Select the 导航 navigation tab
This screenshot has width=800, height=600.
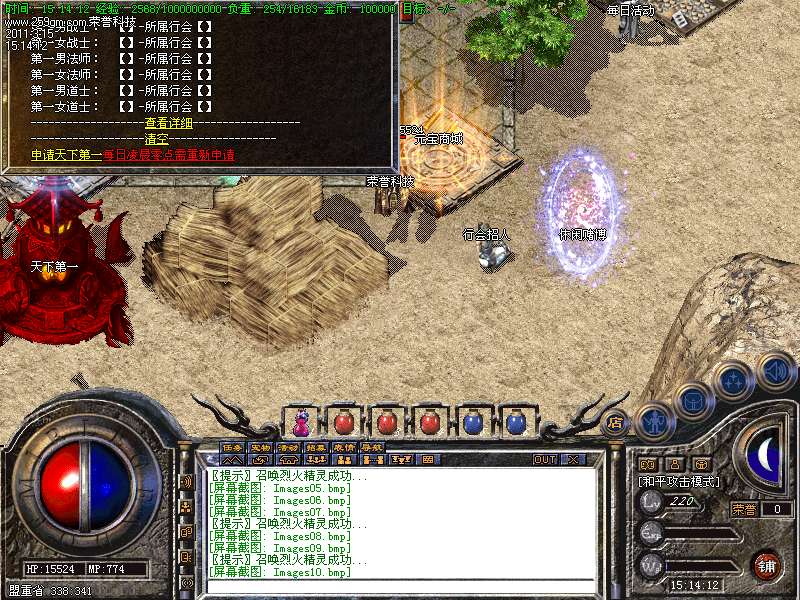coord(372,447)
